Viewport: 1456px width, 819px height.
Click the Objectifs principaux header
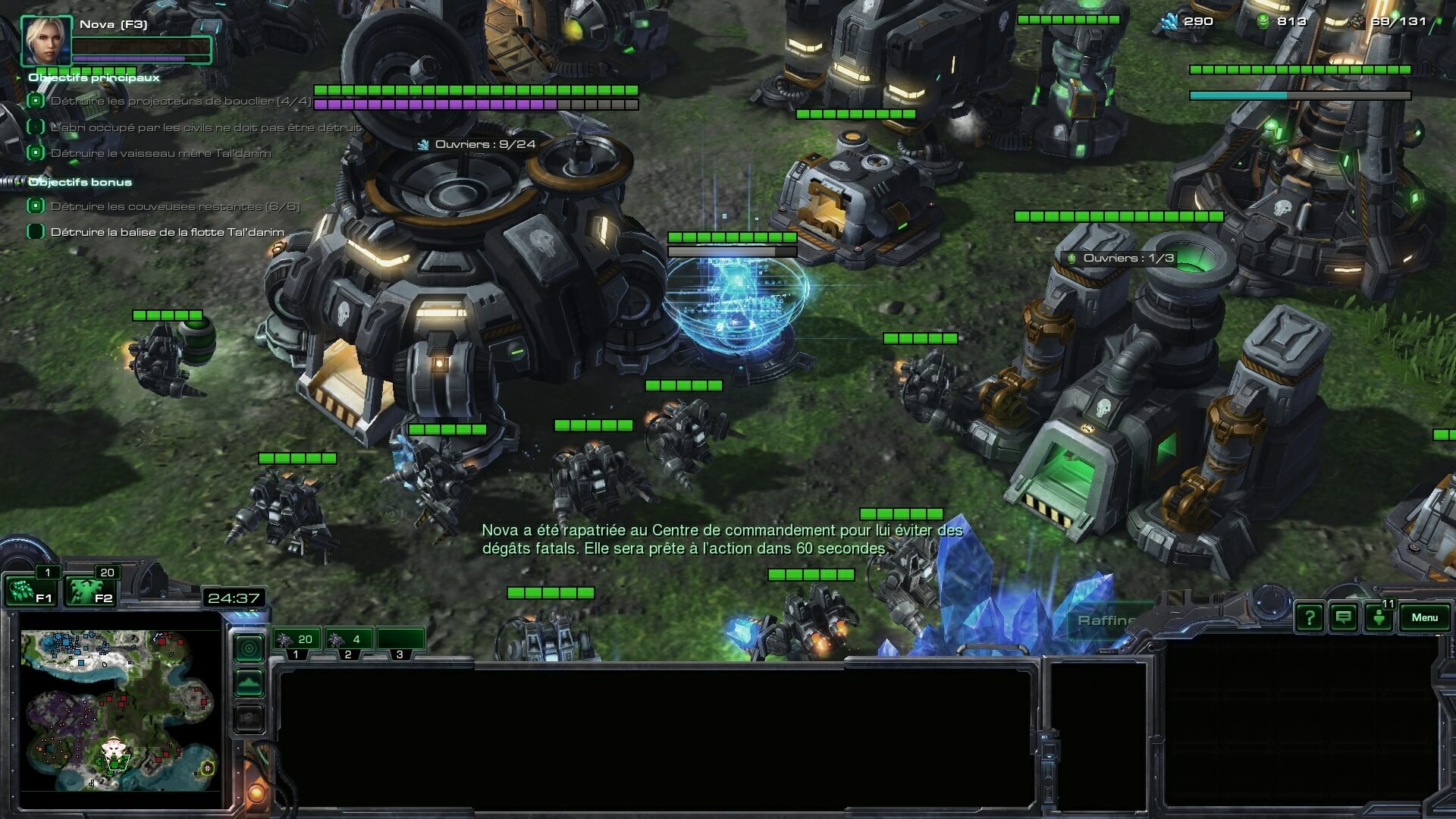pyautogui.click(x=94, y=77)
